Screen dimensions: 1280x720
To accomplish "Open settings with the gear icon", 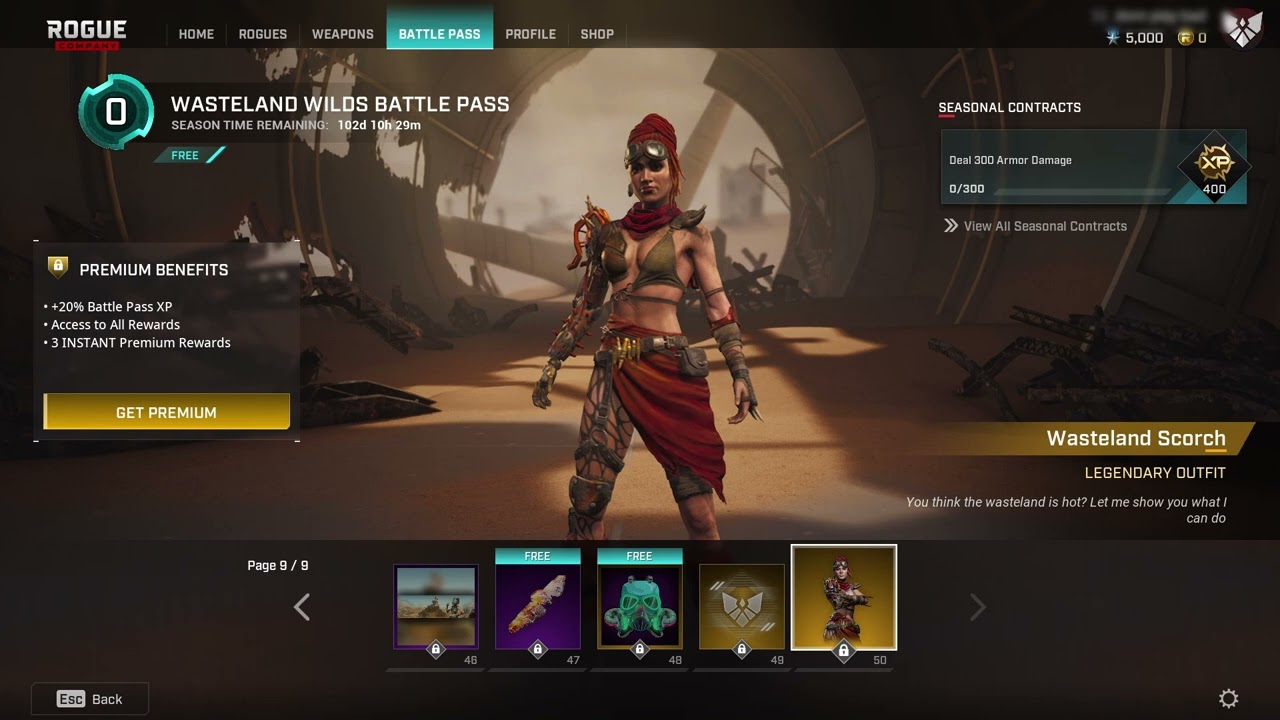I will tap(1229, 698).
